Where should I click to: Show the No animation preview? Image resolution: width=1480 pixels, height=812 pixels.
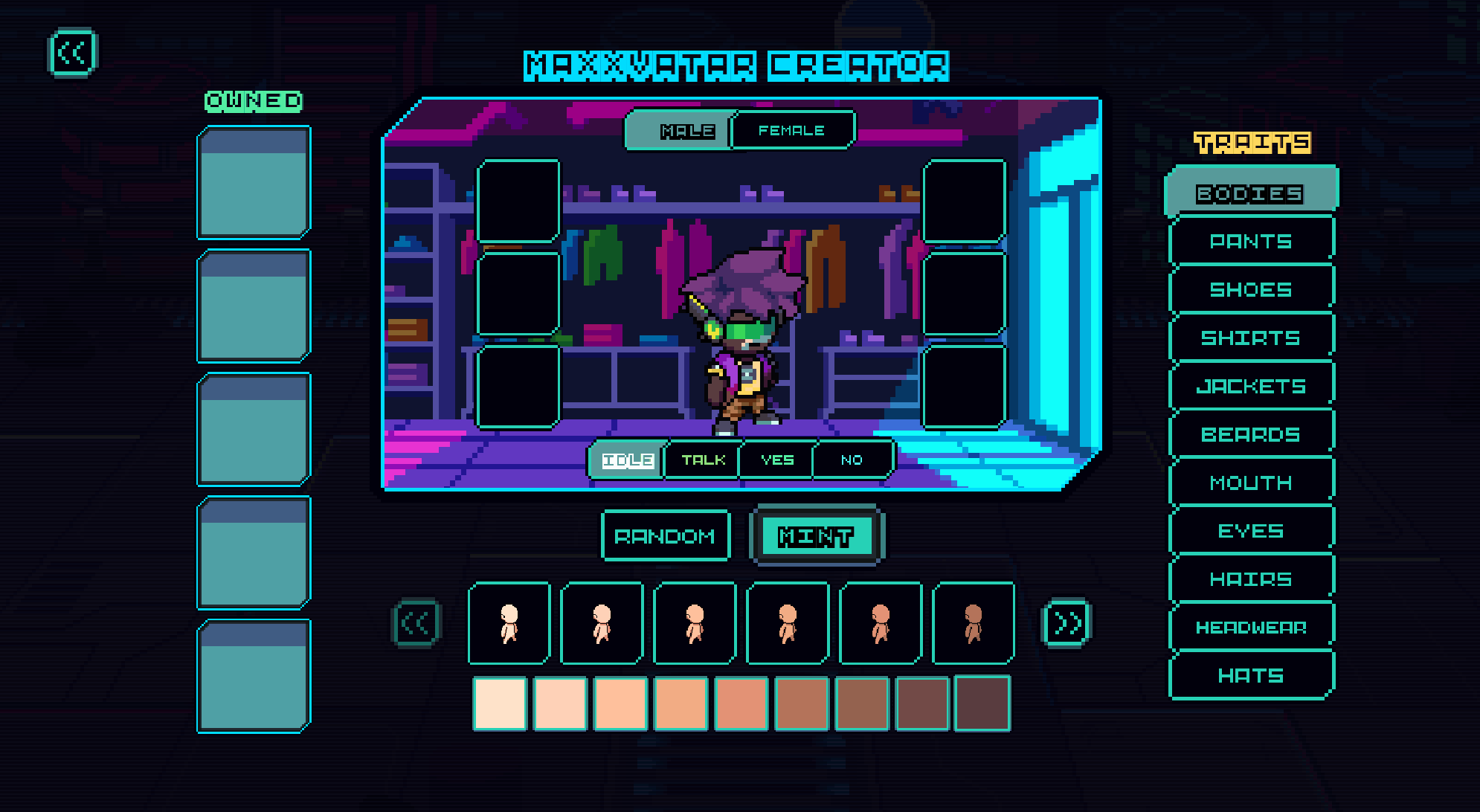852,460
